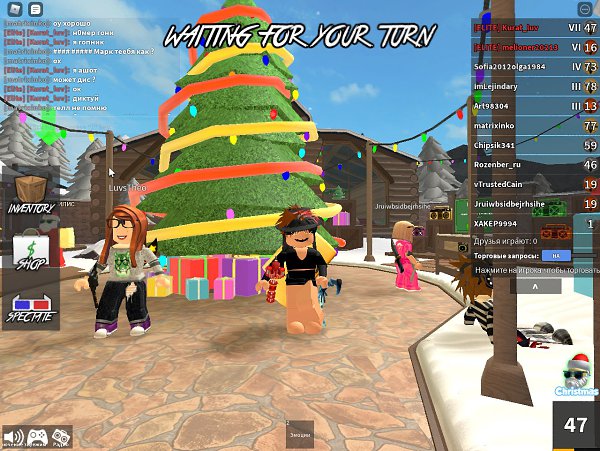This screenshot has height=451, width=600.
Task: Toggle the chat window icon
Action: (35, 9)
